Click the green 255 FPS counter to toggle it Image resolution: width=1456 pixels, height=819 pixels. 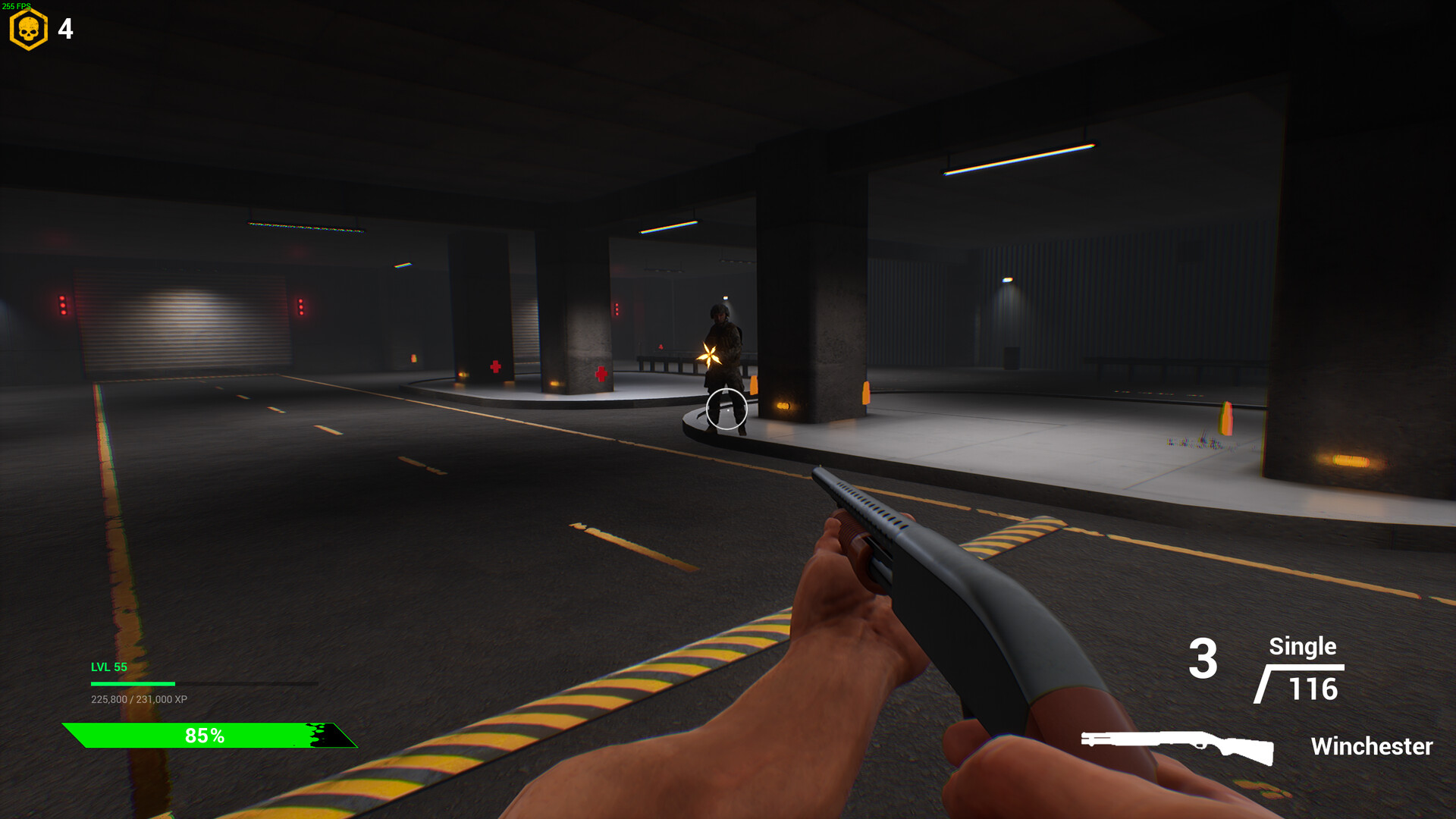[x=17, y=5]
